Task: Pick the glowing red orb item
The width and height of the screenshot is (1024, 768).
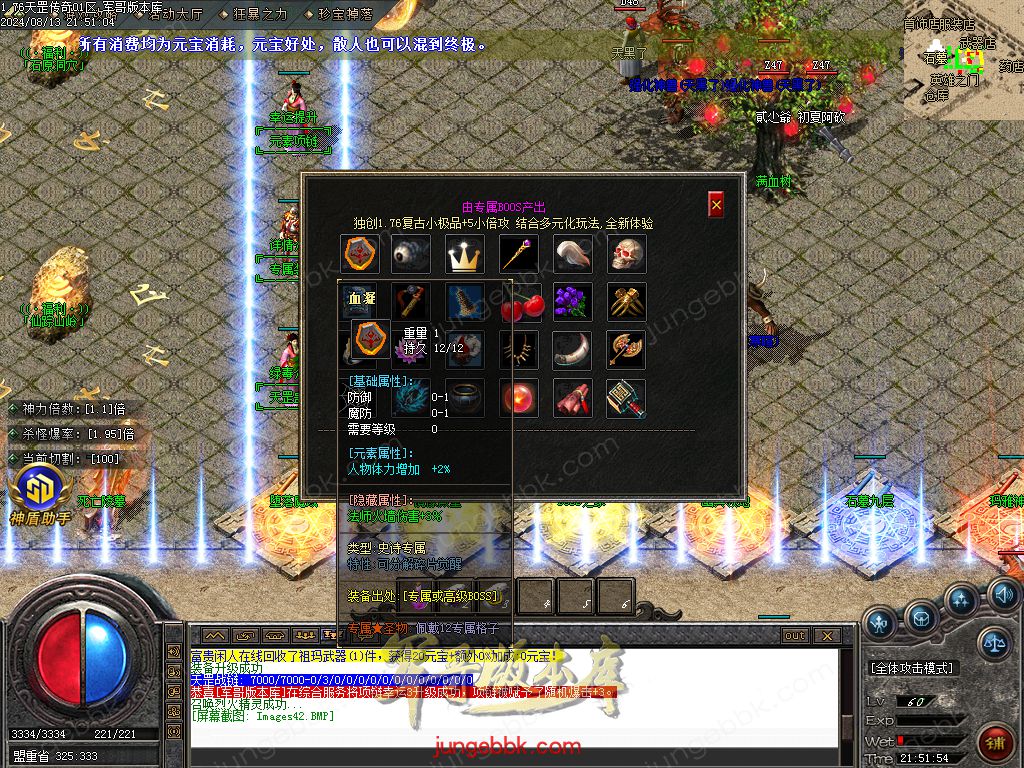Action: click(x=518, y=398)
